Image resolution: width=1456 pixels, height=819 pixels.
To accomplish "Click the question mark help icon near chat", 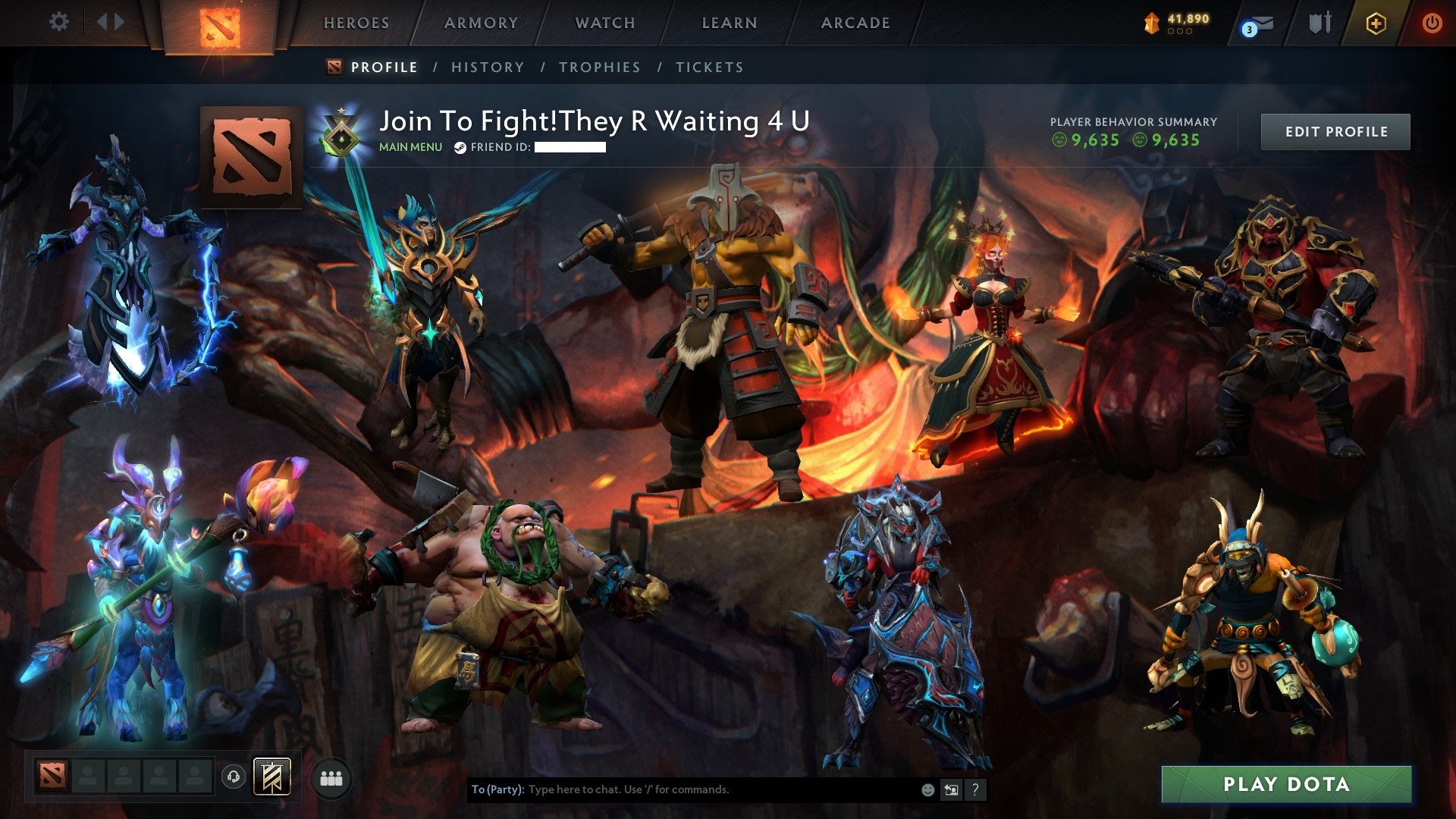I will 975,789.
